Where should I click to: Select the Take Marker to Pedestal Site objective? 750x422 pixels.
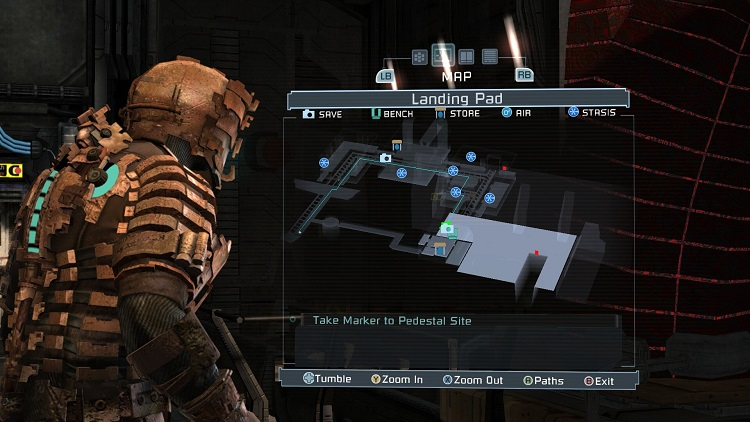392,321
